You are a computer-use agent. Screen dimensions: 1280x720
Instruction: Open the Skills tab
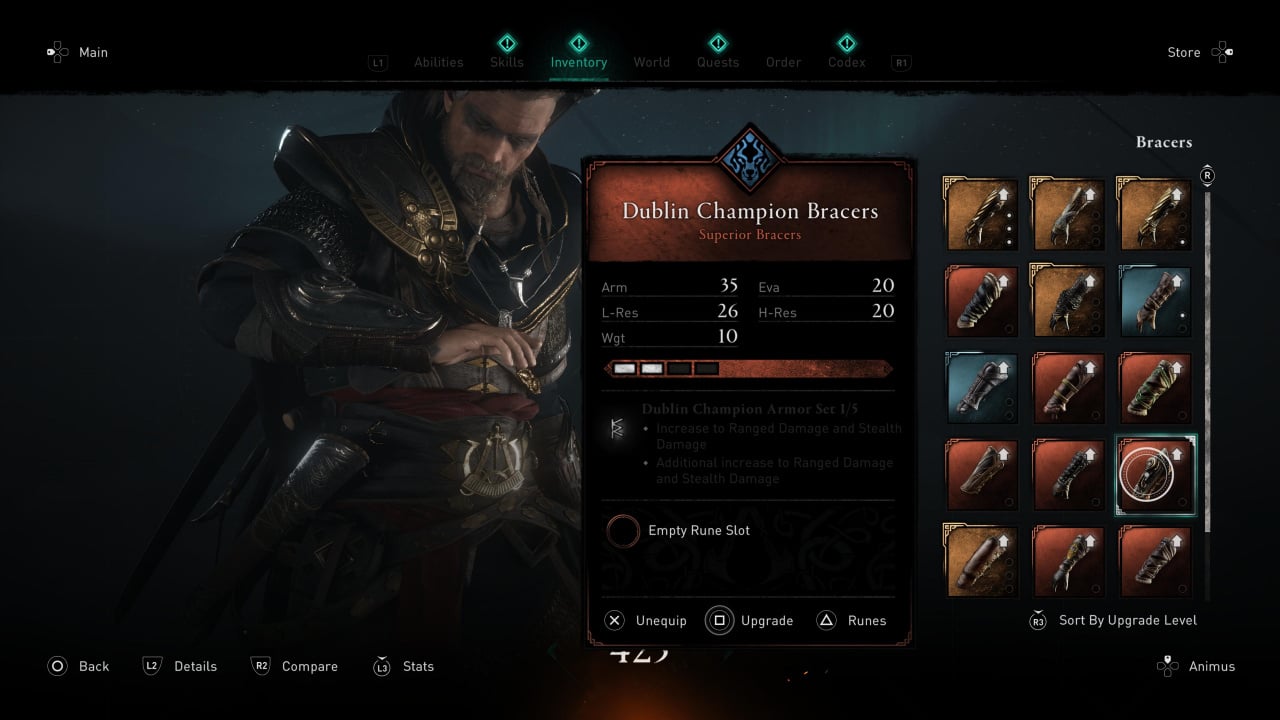coord(506,62)
